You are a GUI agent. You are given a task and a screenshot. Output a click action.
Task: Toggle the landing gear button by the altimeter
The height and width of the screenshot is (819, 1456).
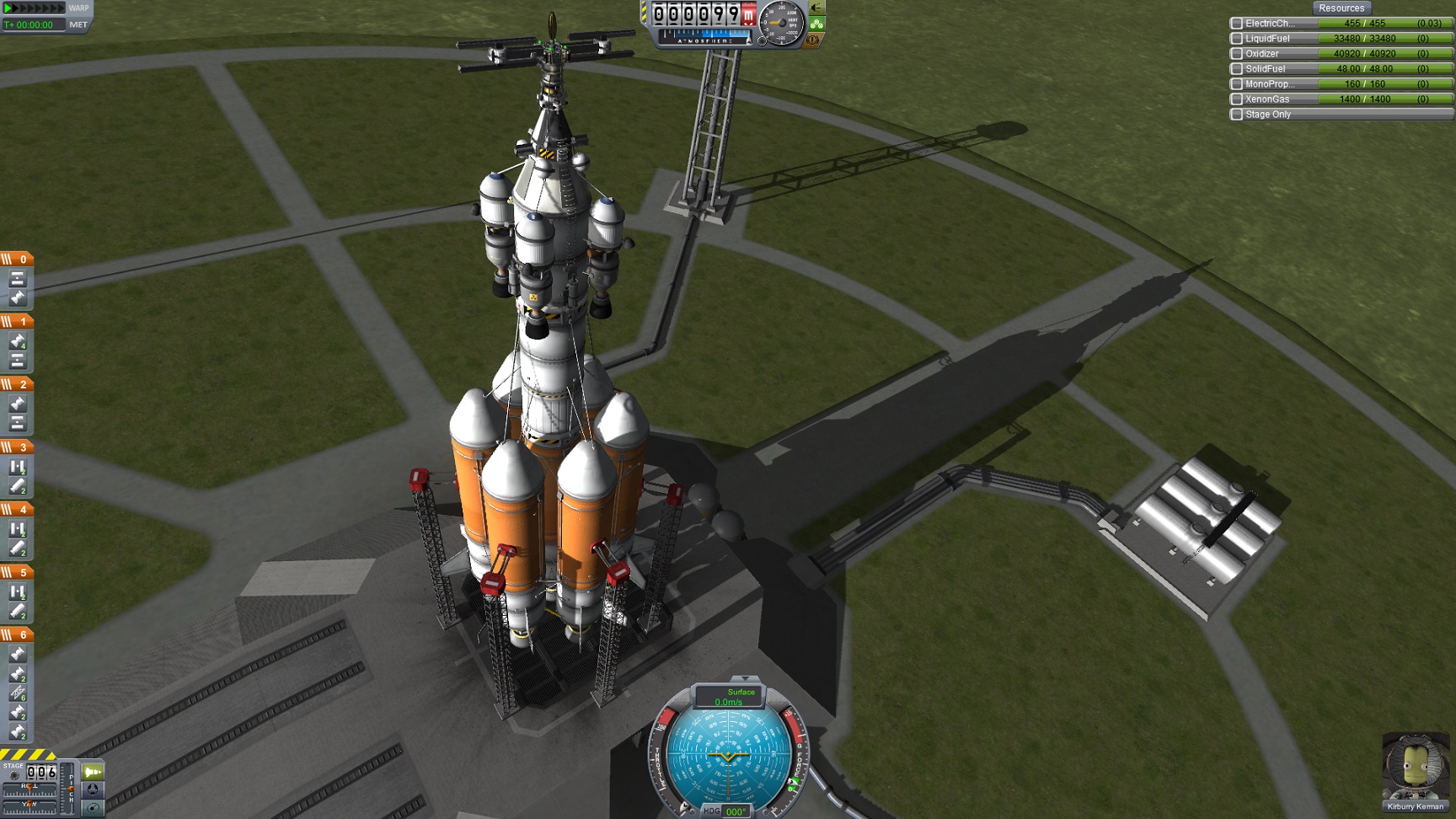click(x=816, y=8)
